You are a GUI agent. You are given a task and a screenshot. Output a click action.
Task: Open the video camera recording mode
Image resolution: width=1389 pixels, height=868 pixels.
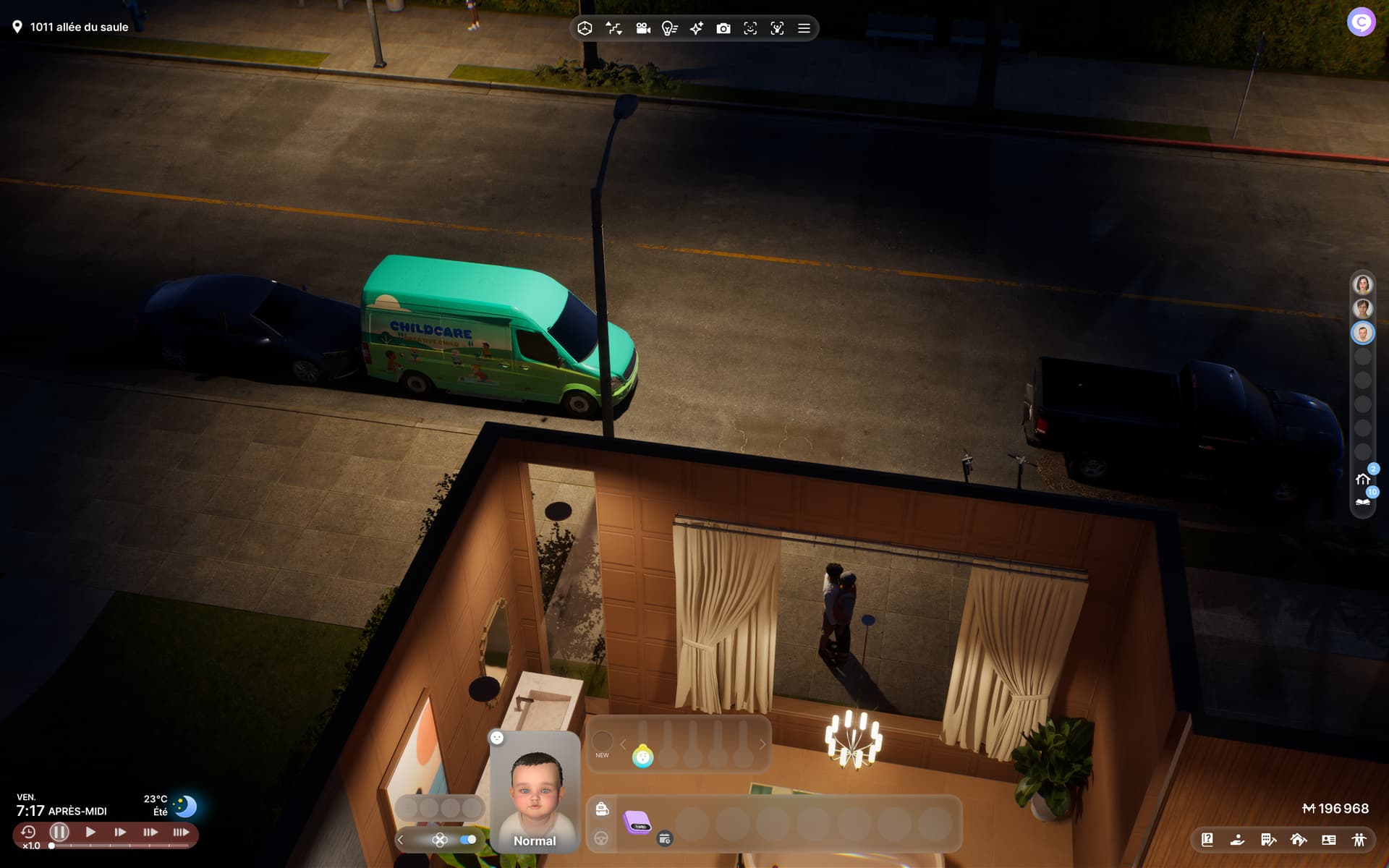tap(642, 28)
